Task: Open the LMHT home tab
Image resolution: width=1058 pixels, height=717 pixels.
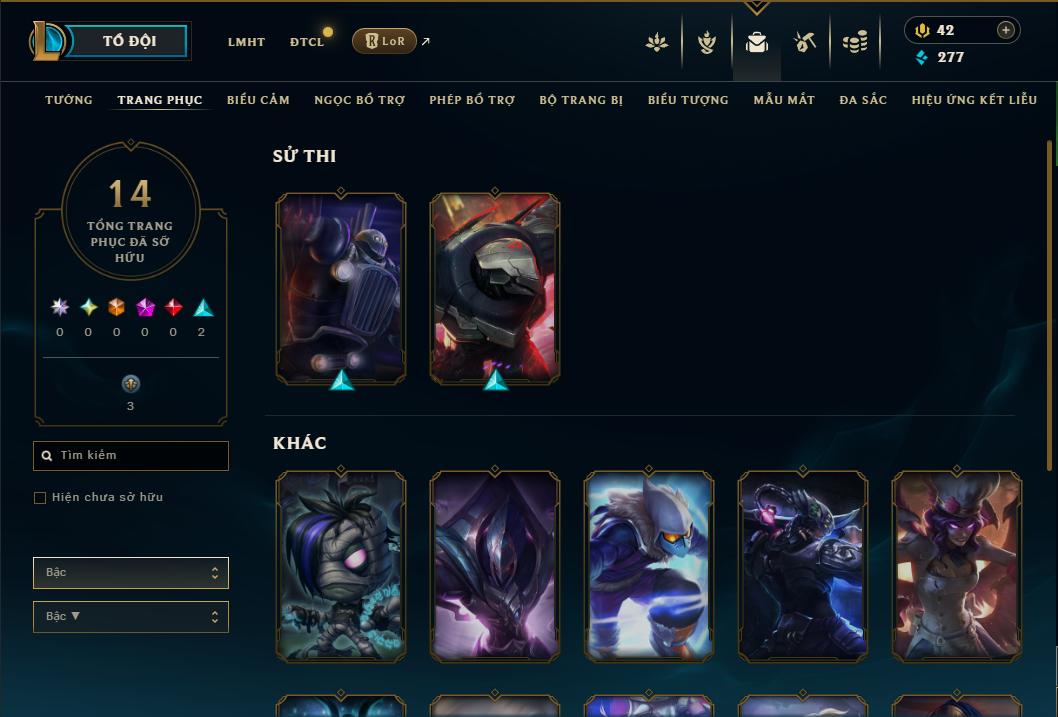Action: [246, 42]
